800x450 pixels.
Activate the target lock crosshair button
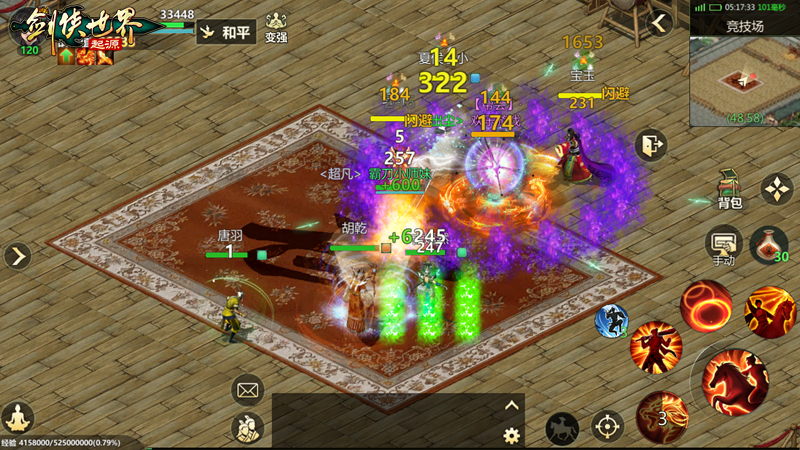tap(607, 426)
